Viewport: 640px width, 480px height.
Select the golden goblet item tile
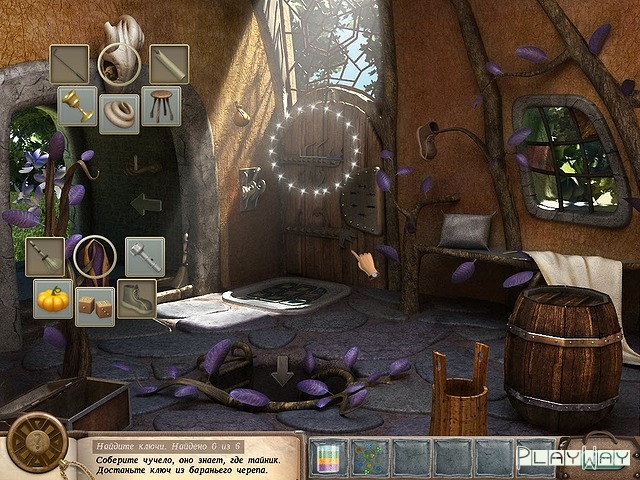coord(76,105)
